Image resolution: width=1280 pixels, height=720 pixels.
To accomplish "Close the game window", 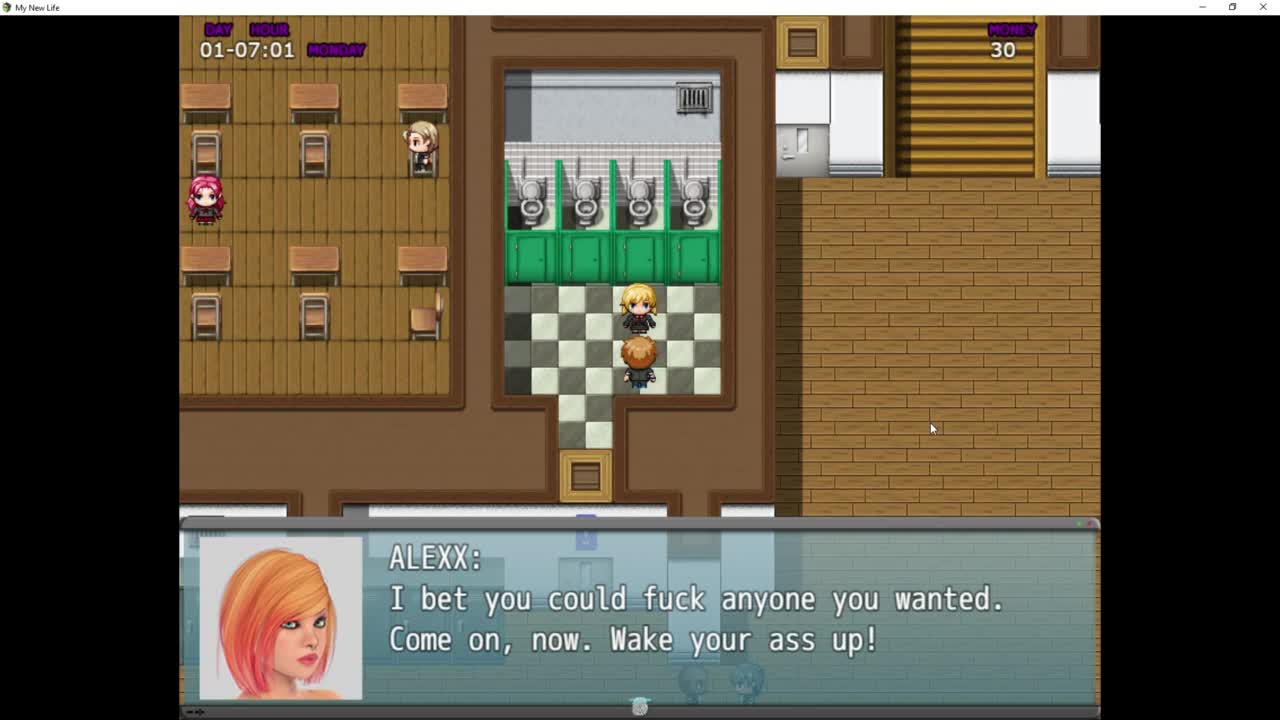I will coord(1263,7).
